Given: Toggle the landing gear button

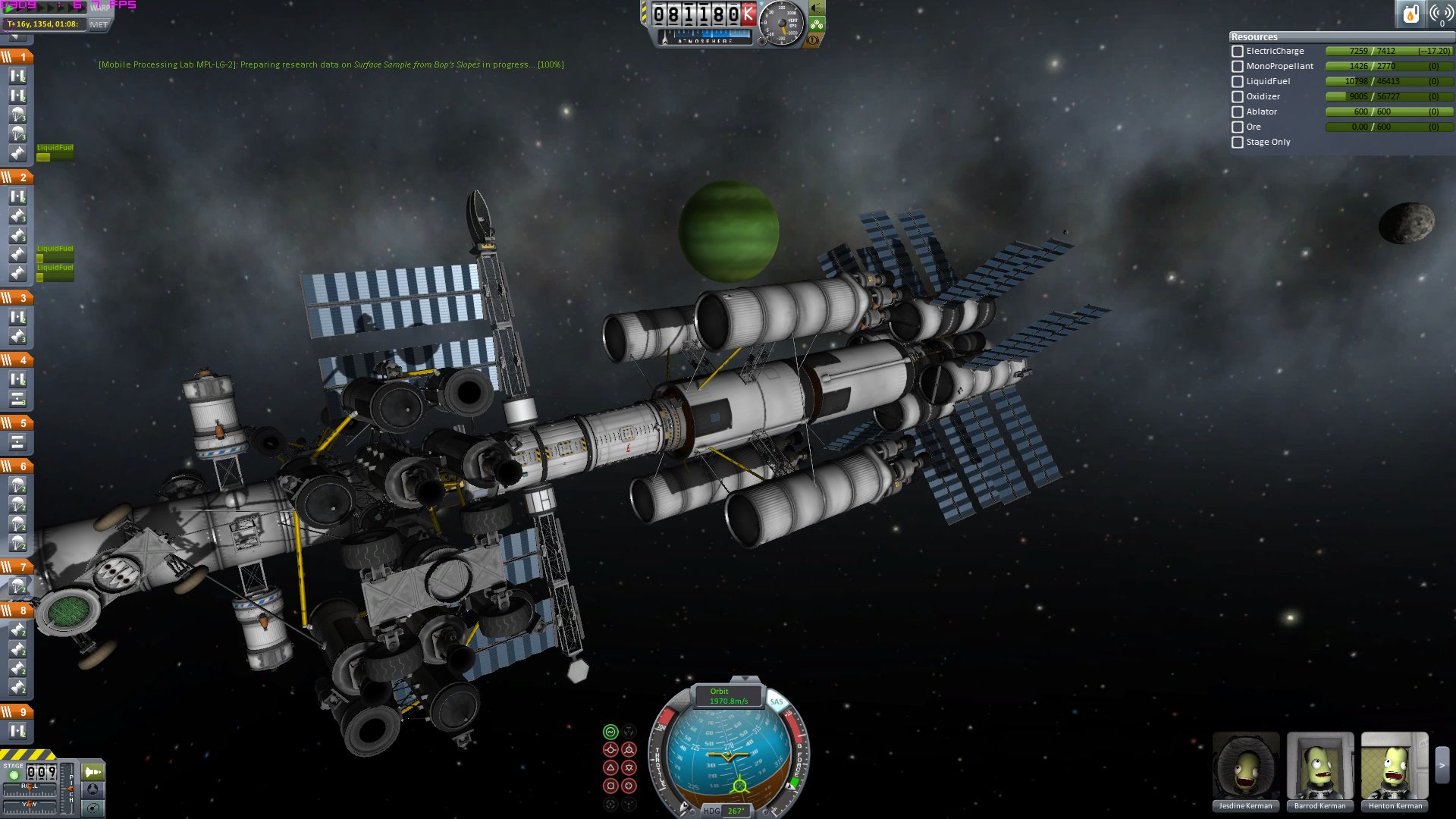Looking at the screenshot, I should coord(817,24).
